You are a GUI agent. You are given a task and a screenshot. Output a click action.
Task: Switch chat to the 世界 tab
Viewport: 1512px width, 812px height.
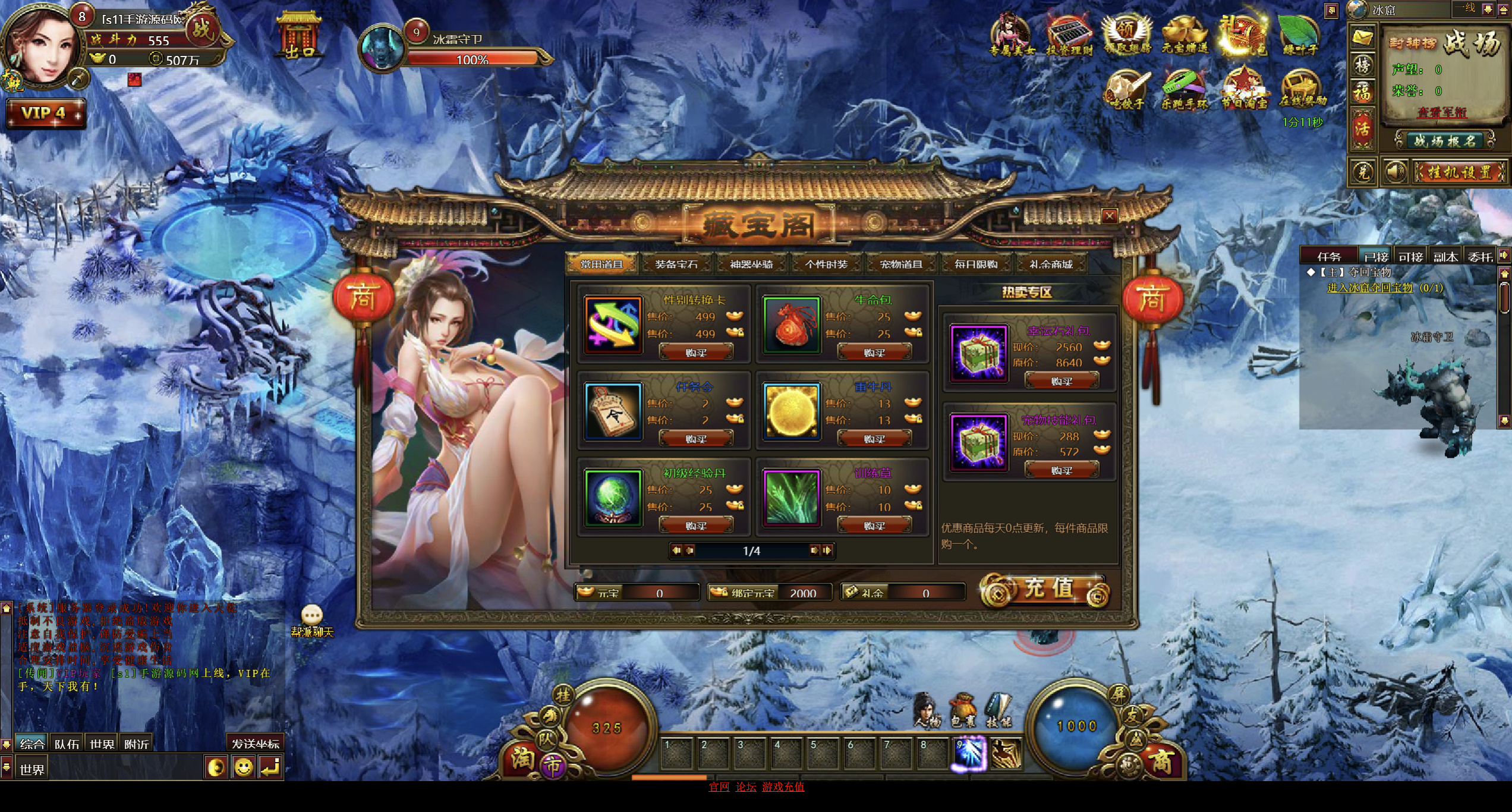102,744
